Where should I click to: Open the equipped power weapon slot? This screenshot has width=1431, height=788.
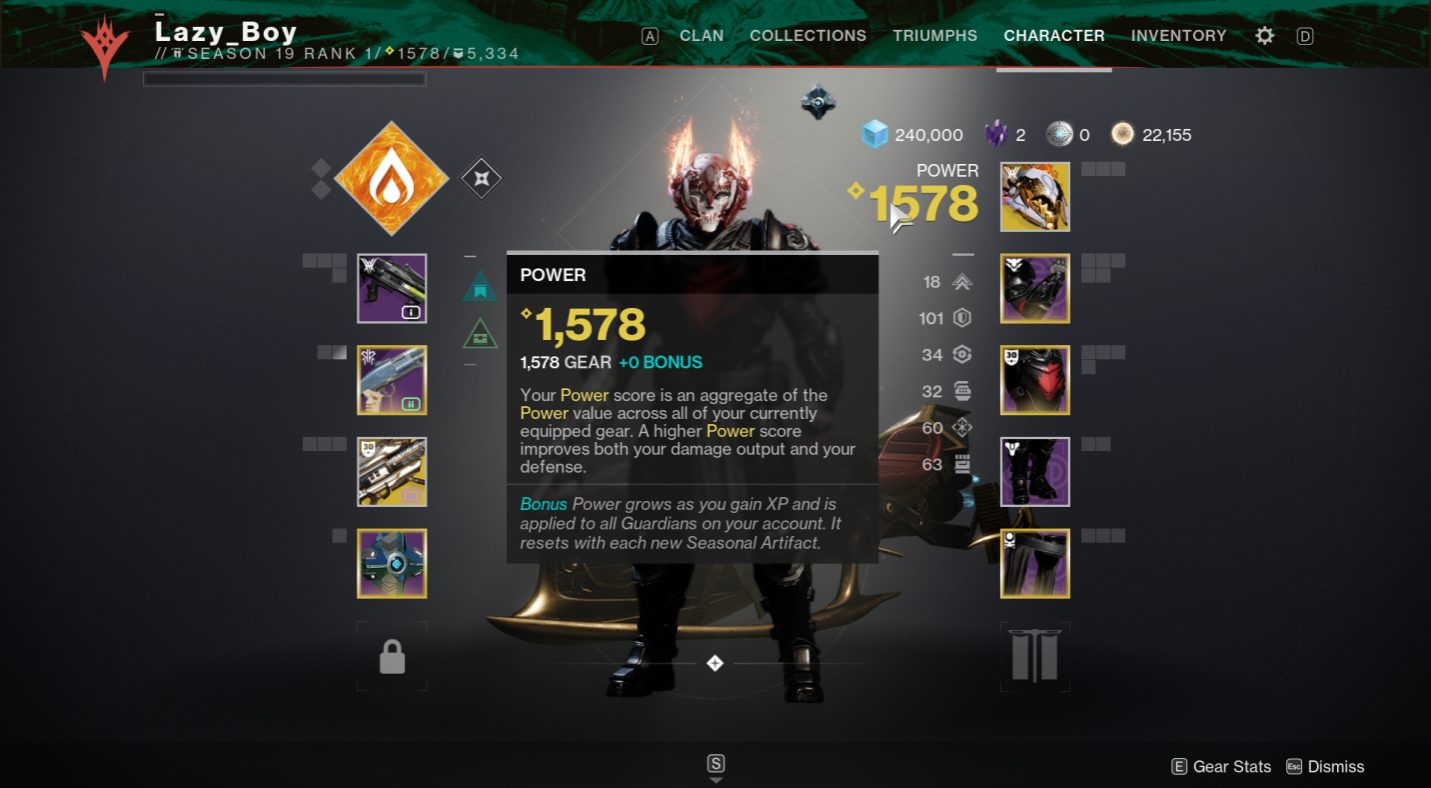point(391,471)
